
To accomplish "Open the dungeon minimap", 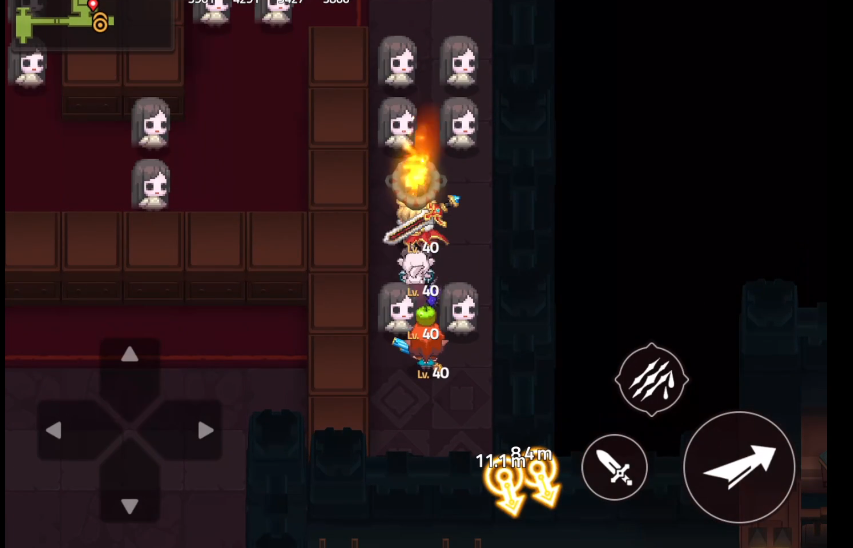I will pyautogui.click(x=90, y=22).
